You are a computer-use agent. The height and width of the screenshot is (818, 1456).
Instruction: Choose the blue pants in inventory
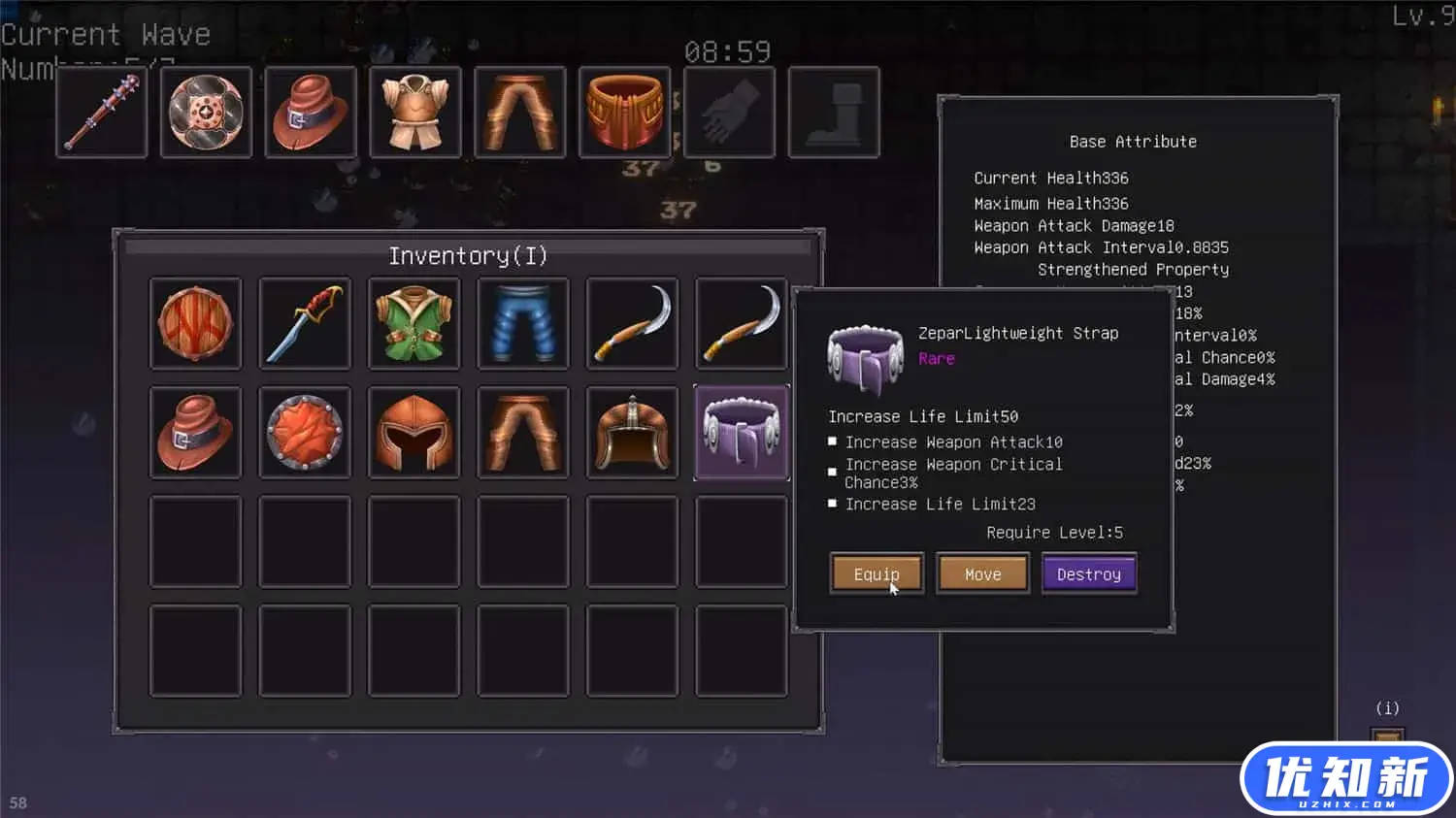(522, 323)
